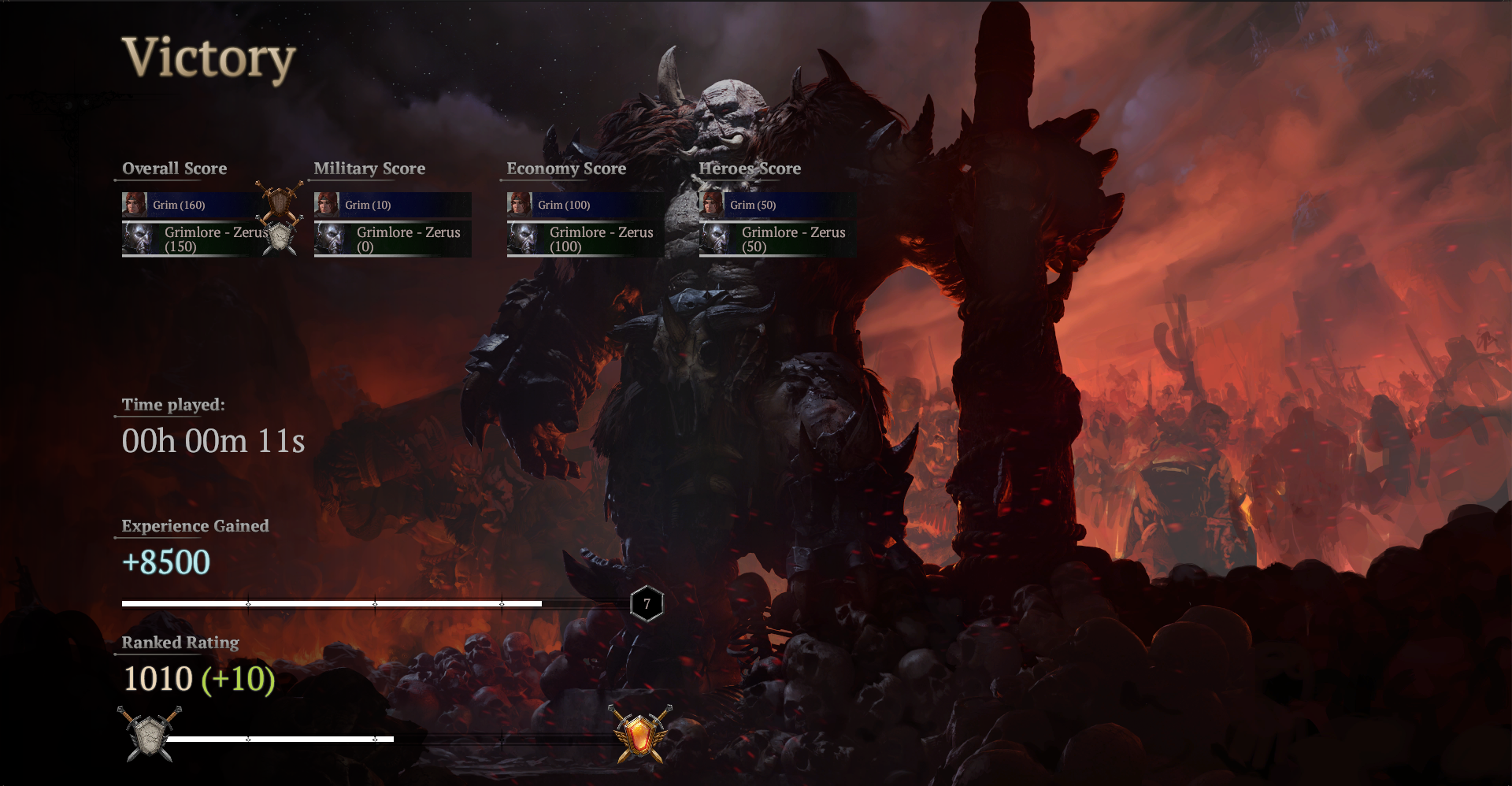The height and width of the screenshot is (786, 1512).
Task: Pick Grimlore - Zerus under Economy Score
Action: point(585,239)
